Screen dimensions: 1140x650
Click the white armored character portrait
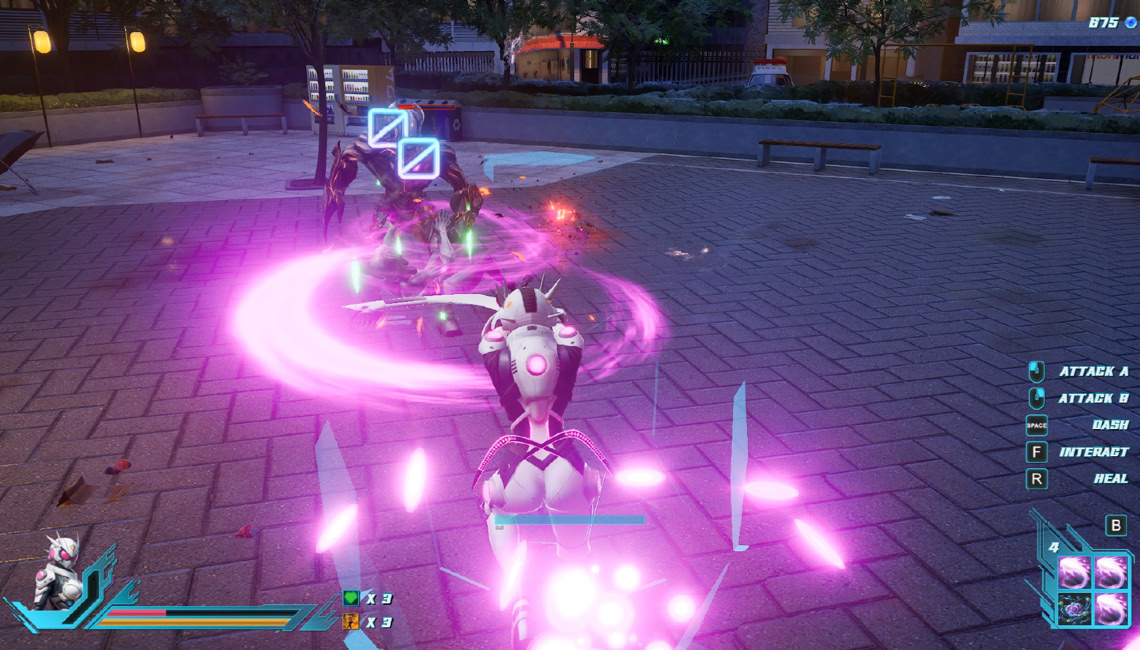pyautogui.click(x=57, y=574)
